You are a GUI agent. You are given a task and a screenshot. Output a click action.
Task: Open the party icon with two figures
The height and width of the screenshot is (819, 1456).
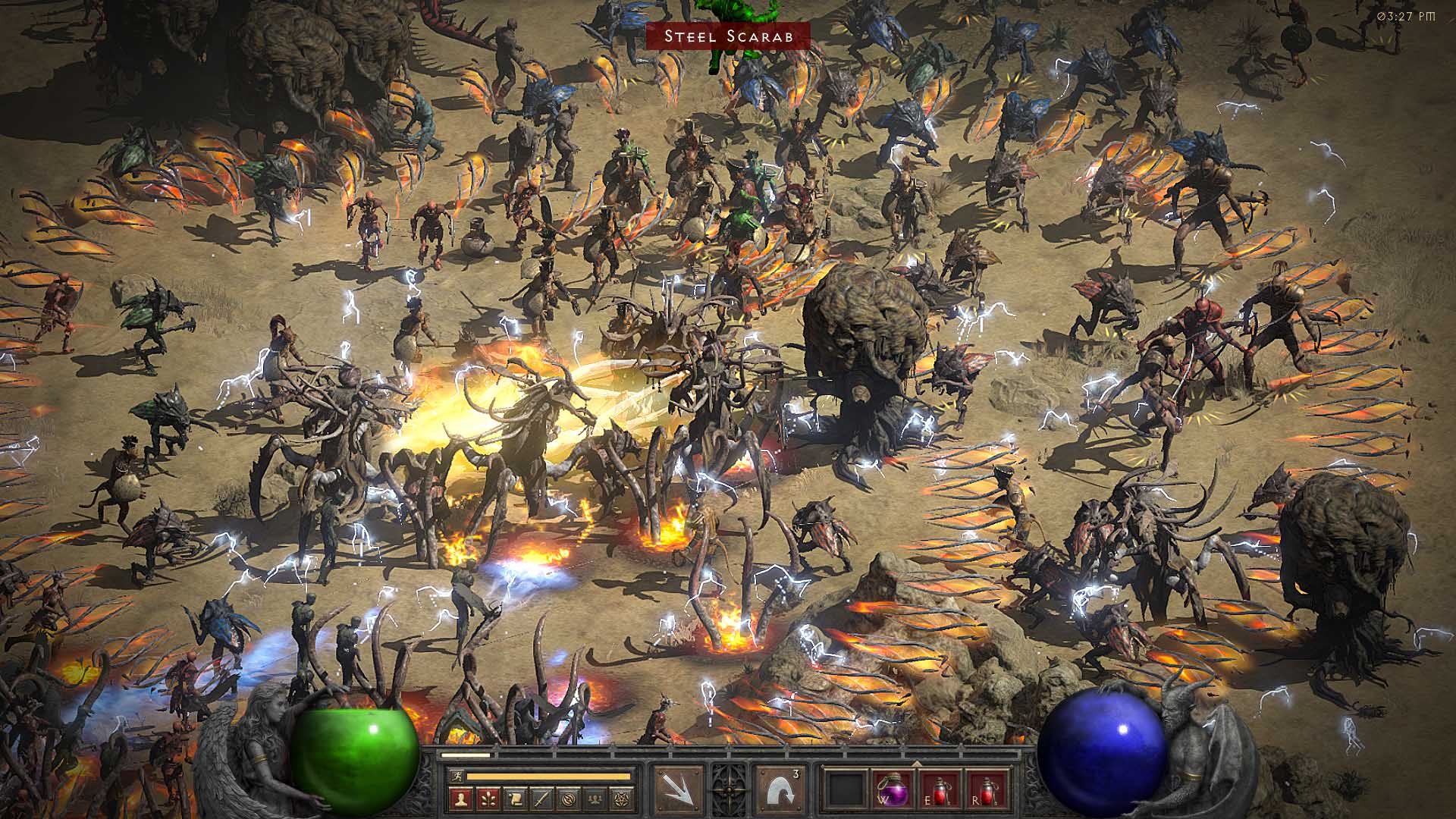coord(595,798)
